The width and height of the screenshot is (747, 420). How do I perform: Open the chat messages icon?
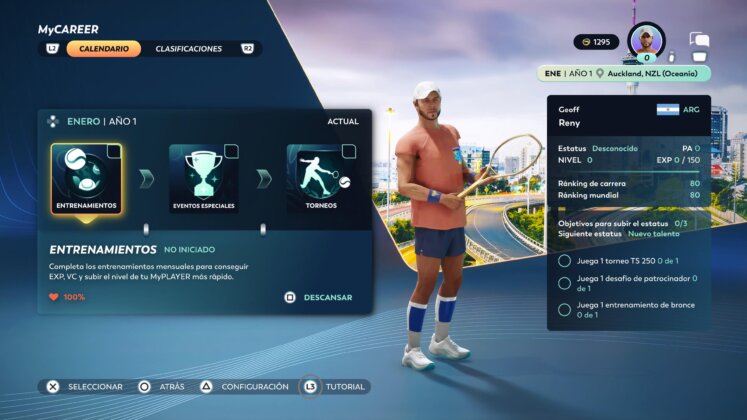tap(699, 42)
